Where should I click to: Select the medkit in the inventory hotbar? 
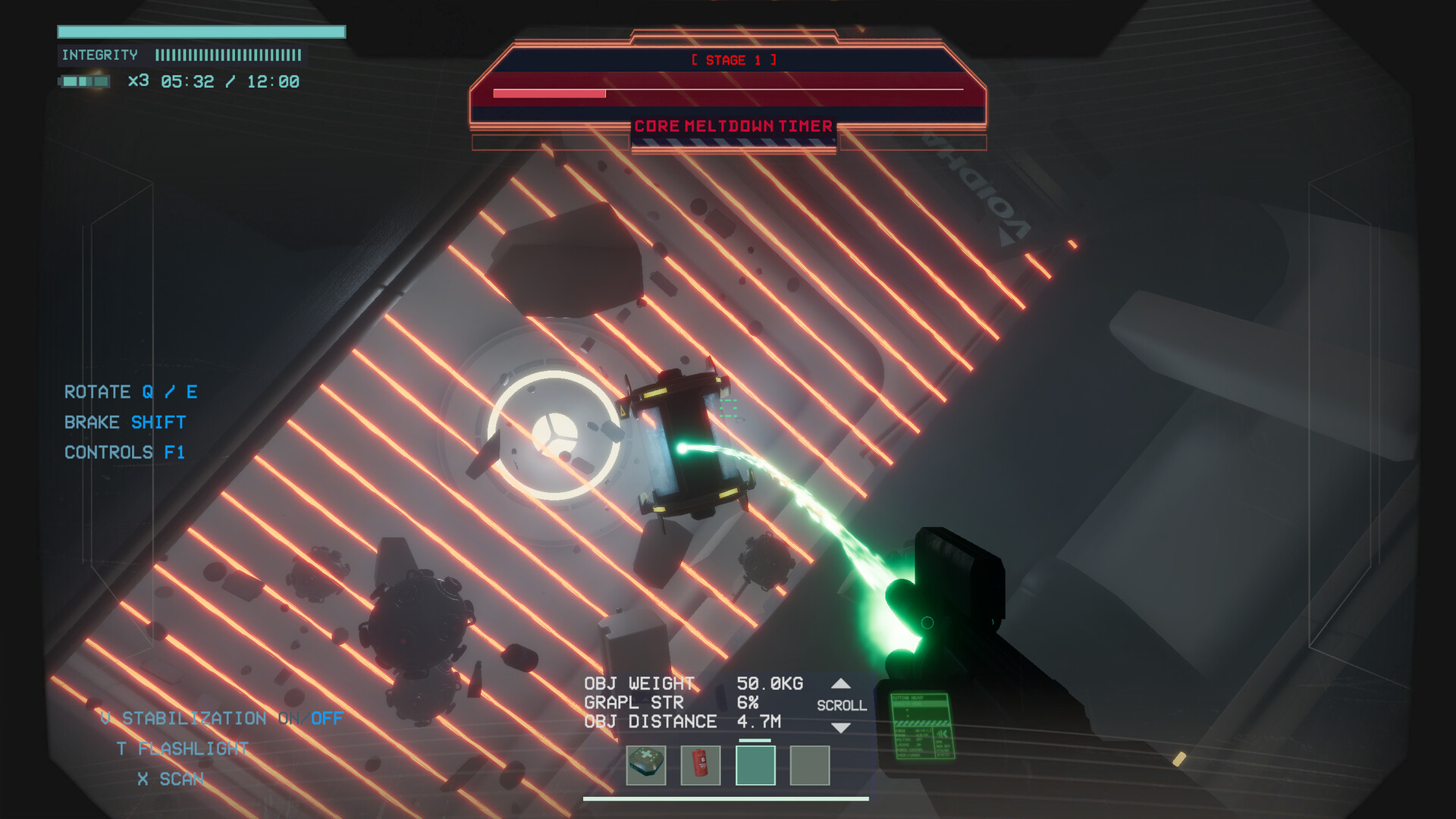[x=645, y=766]
